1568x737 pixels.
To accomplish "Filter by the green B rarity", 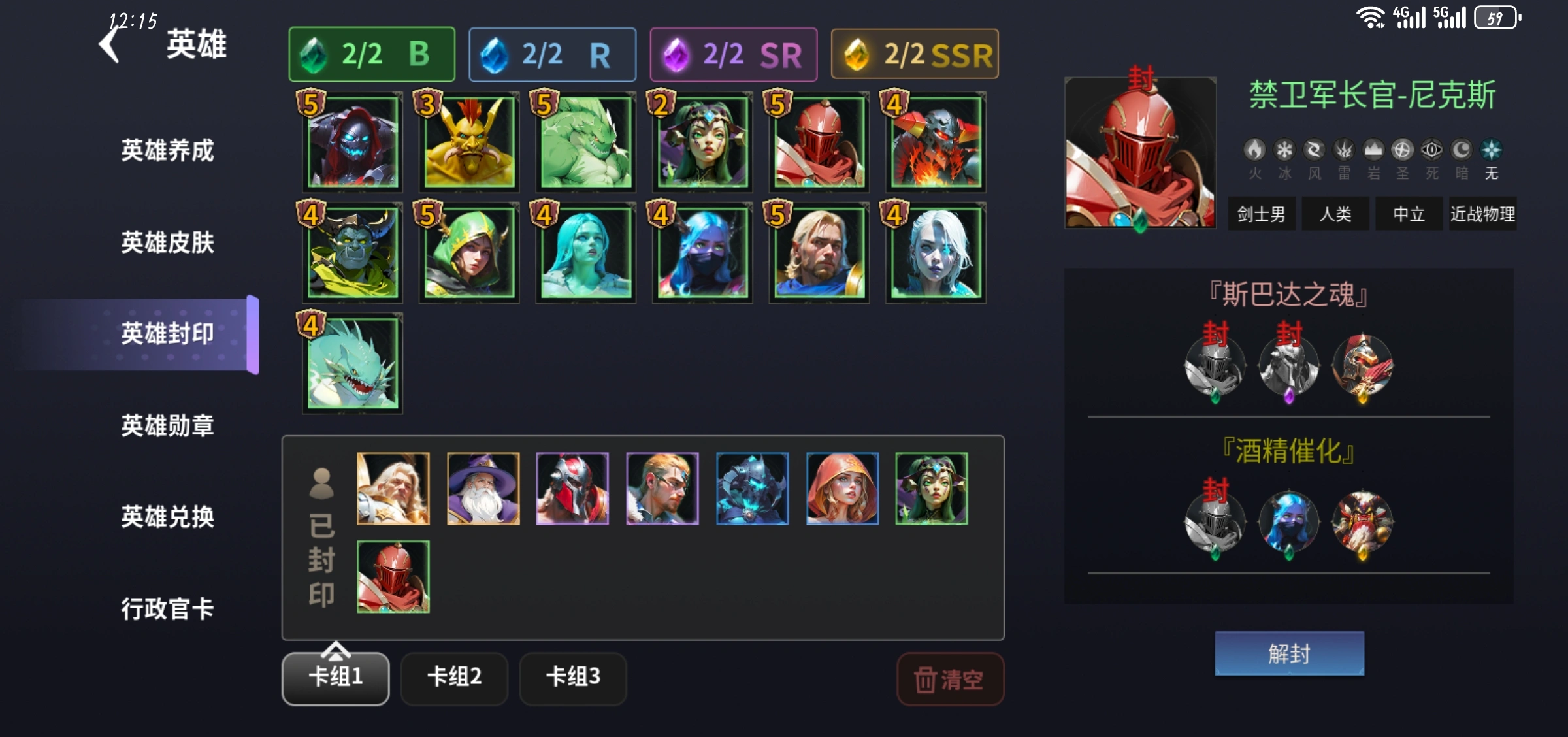I will tap(372, 54).
